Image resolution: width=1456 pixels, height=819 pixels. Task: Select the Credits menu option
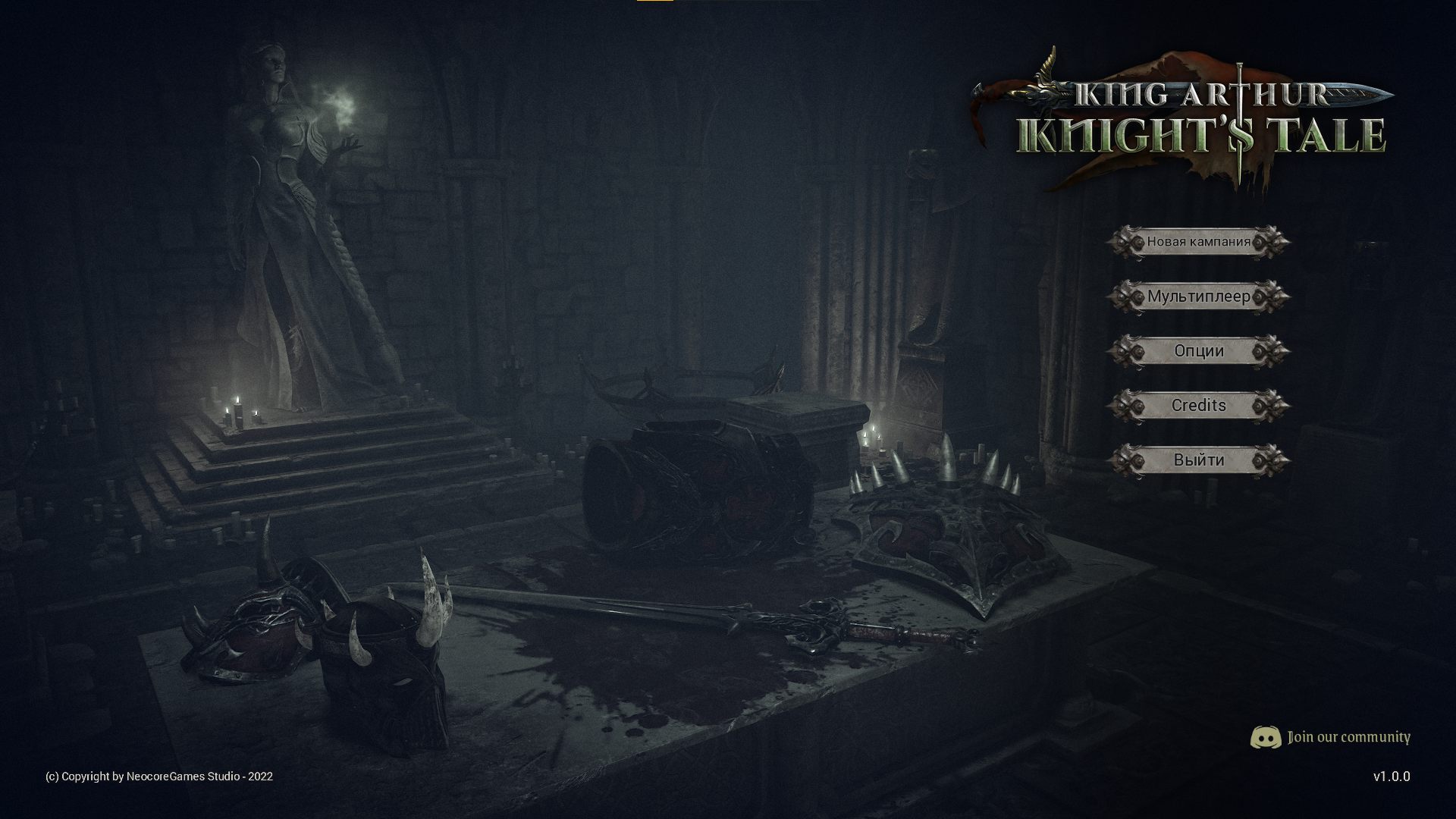click(1198, 406)
